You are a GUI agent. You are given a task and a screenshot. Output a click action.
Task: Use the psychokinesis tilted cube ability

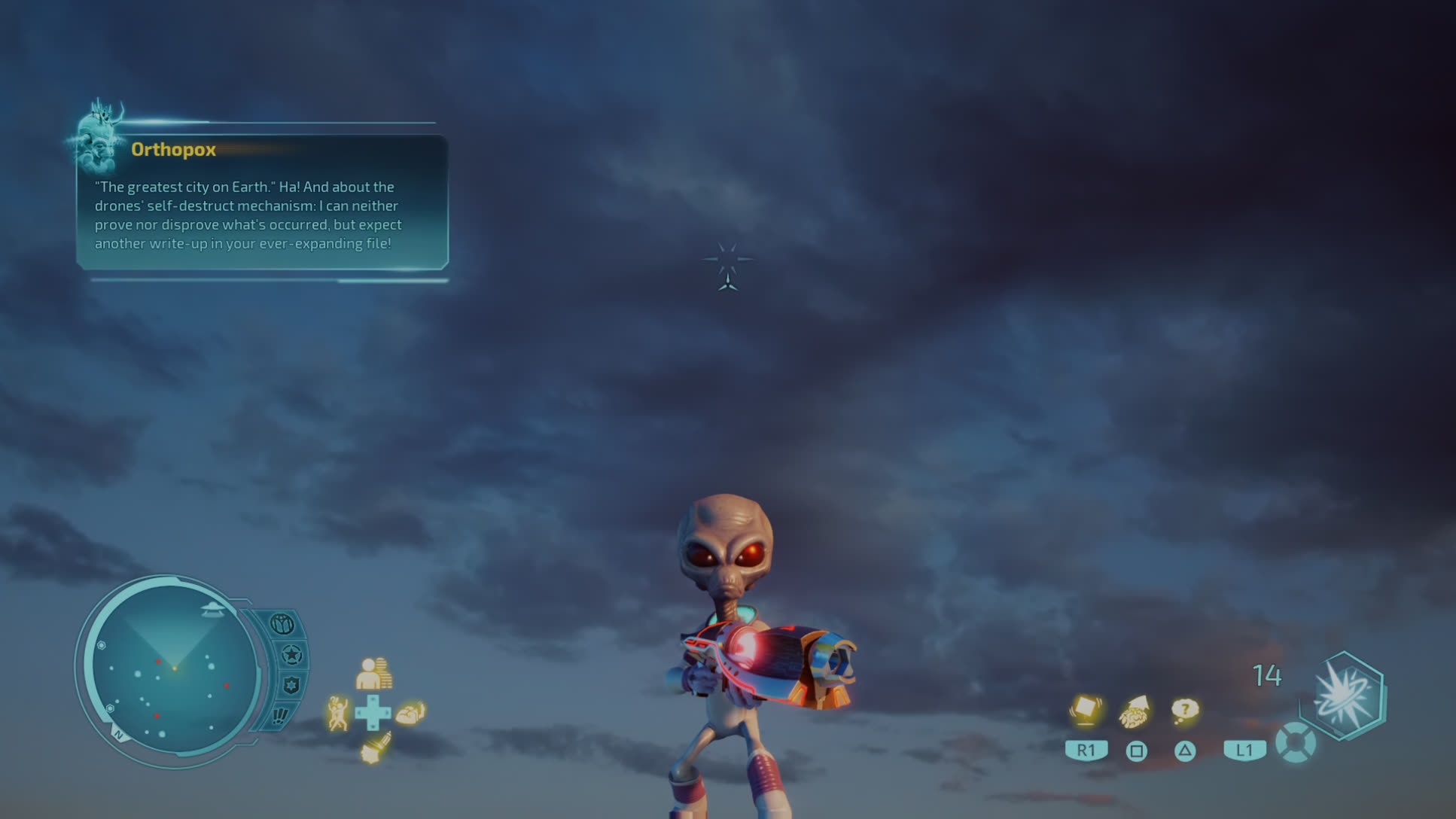(x=1086, y=710)
